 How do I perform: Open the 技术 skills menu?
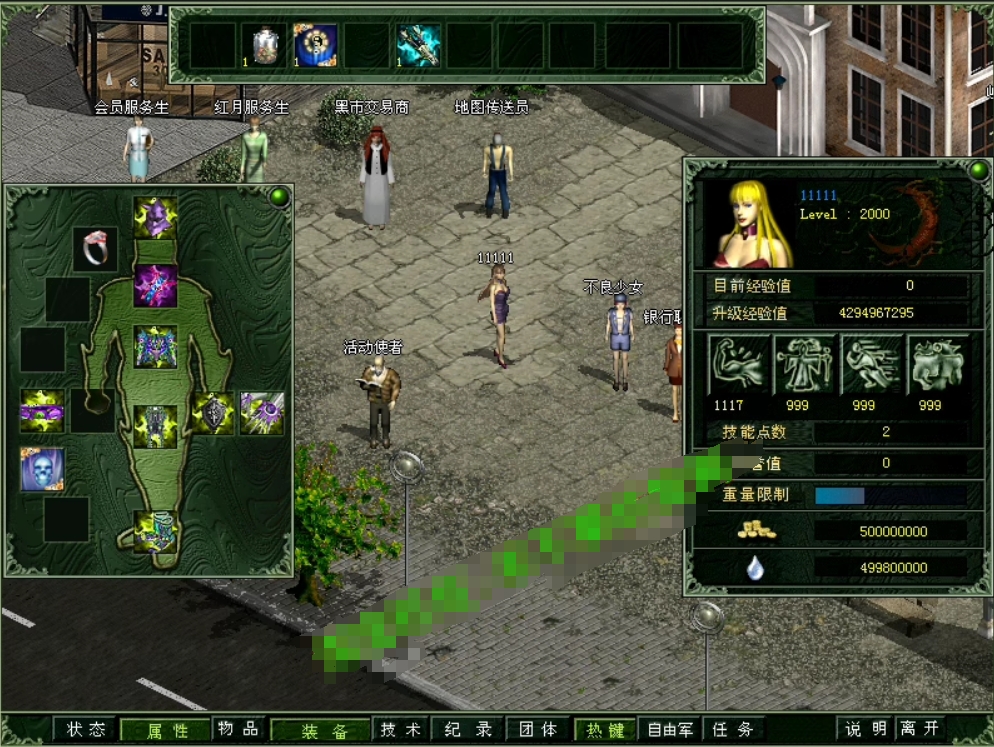pos(401,729)
